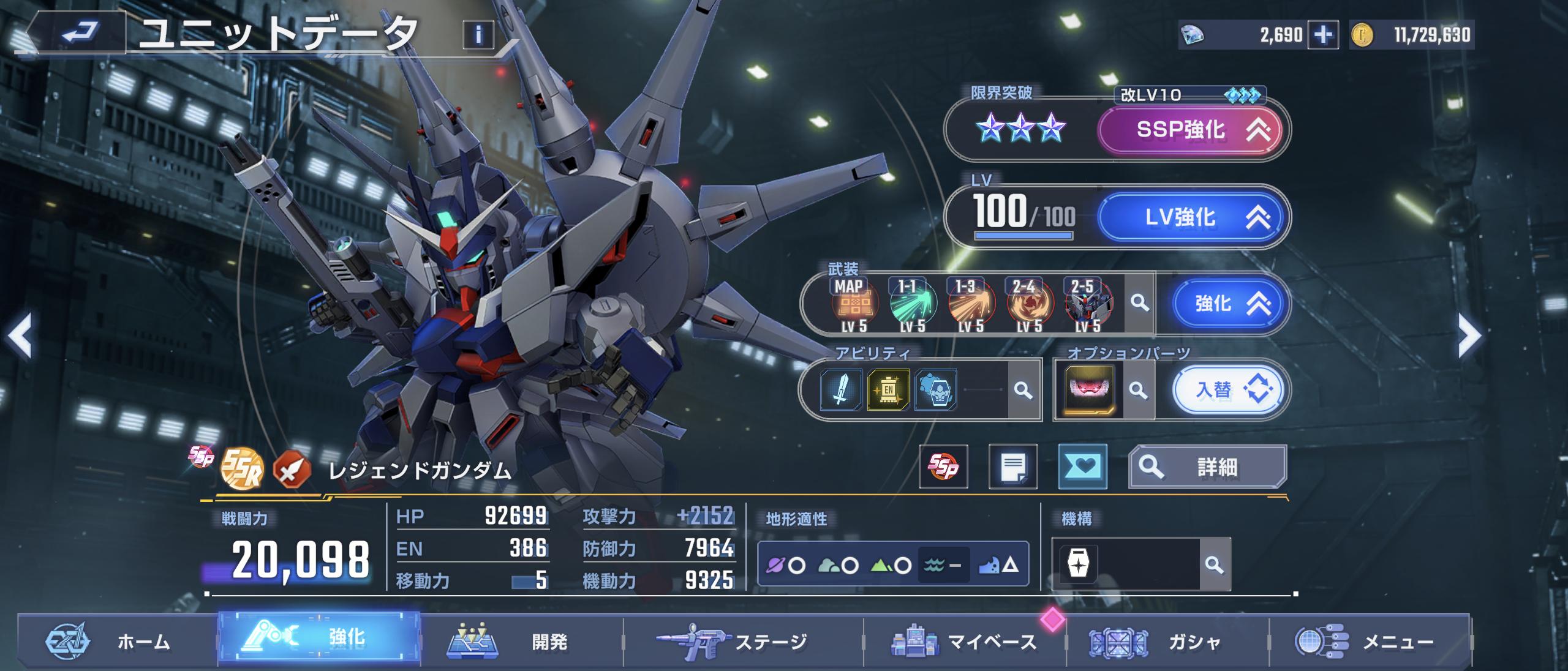
Task: Open the notes document icon
Action: click(x=1012, y=467)
